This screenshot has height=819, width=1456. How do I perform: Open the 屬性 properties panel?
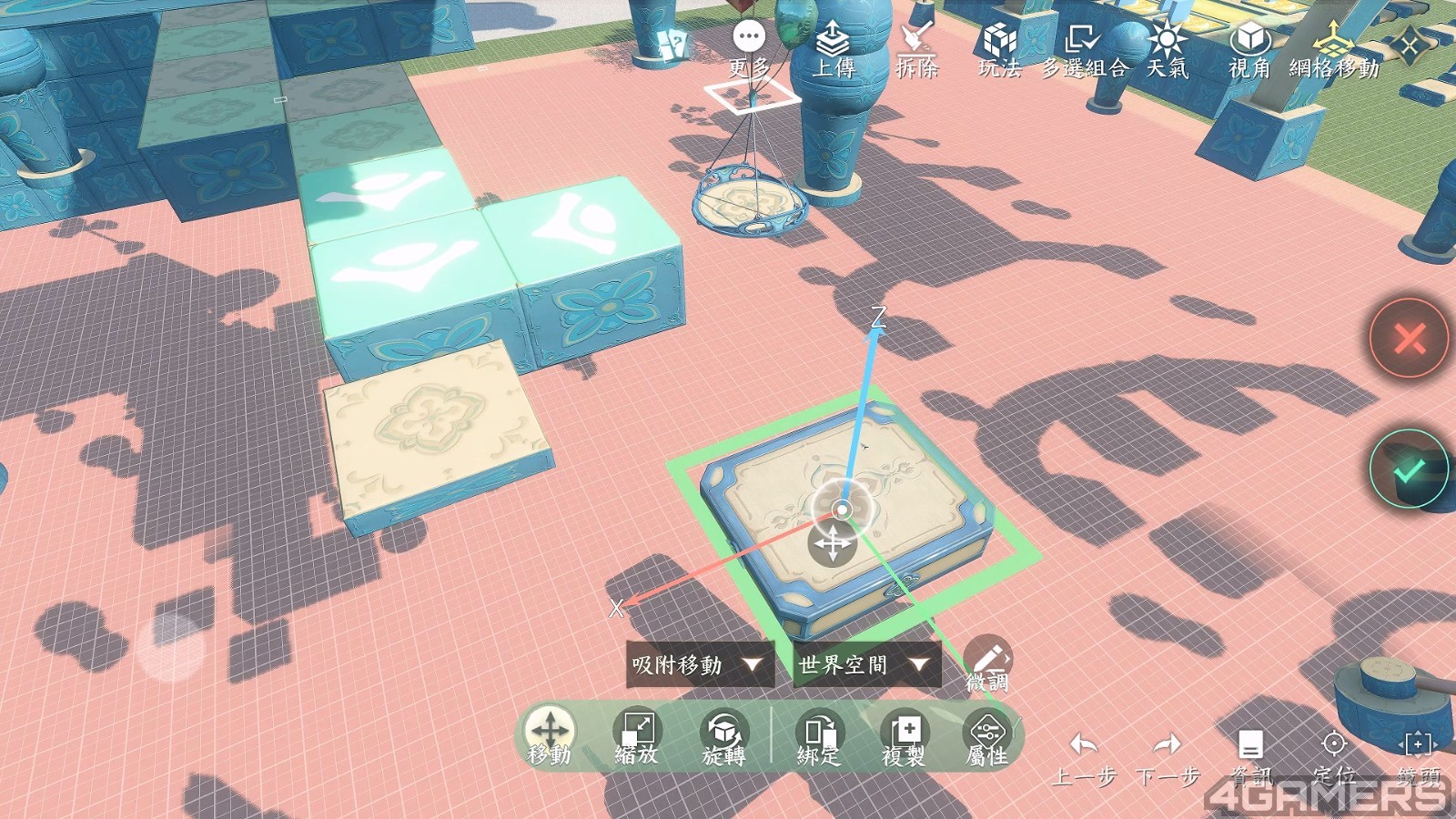(987, 733)
